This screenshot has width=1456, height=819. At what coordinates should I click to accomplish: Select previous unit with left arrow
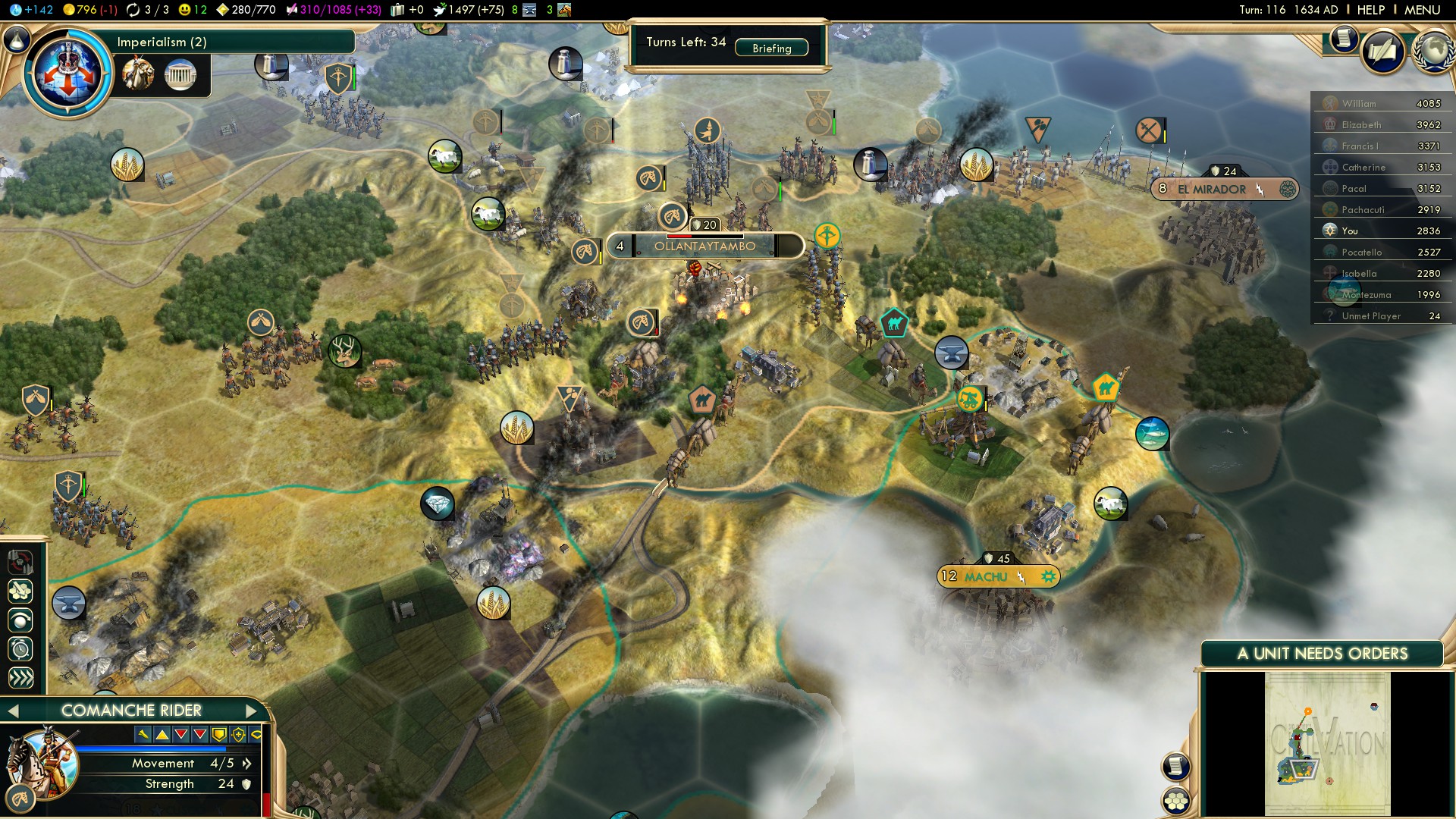(13, 711)
